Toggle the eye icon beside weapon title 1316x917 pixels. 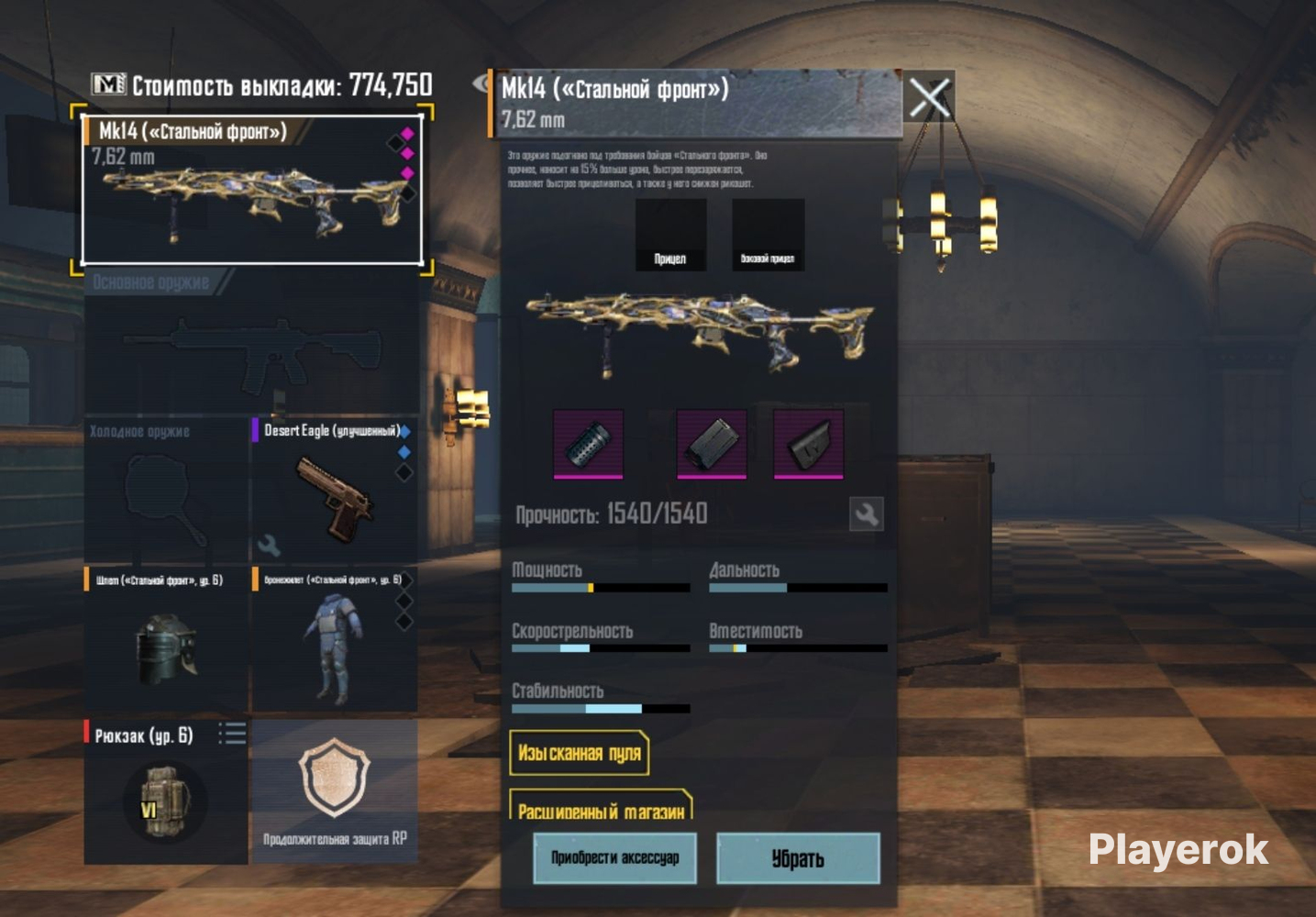coord(482,84)
